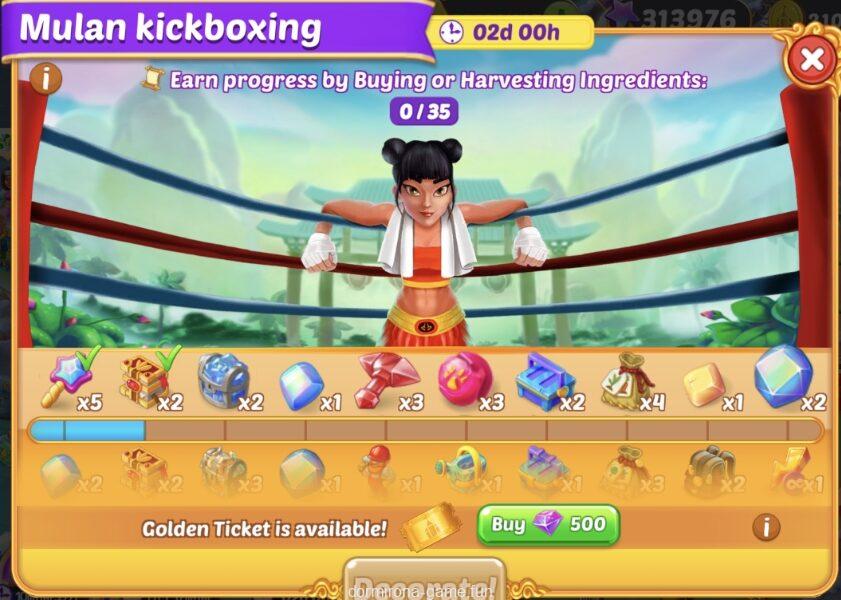Screen dimensions: 841x600
Task: Select the locked backpack x2 golden reward
Action: click(709, 471)
